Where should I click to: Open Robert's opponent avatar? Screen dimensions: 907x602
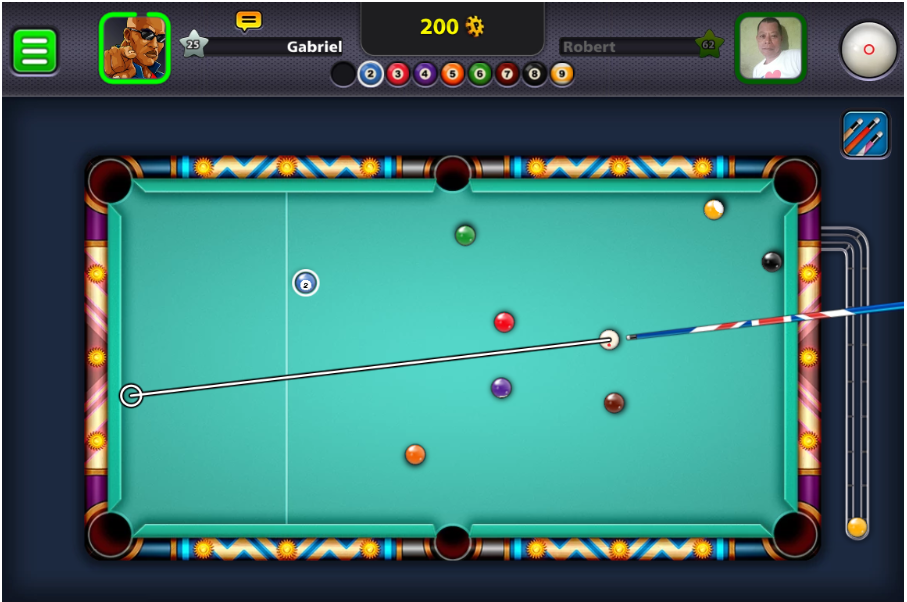point(770,47)
